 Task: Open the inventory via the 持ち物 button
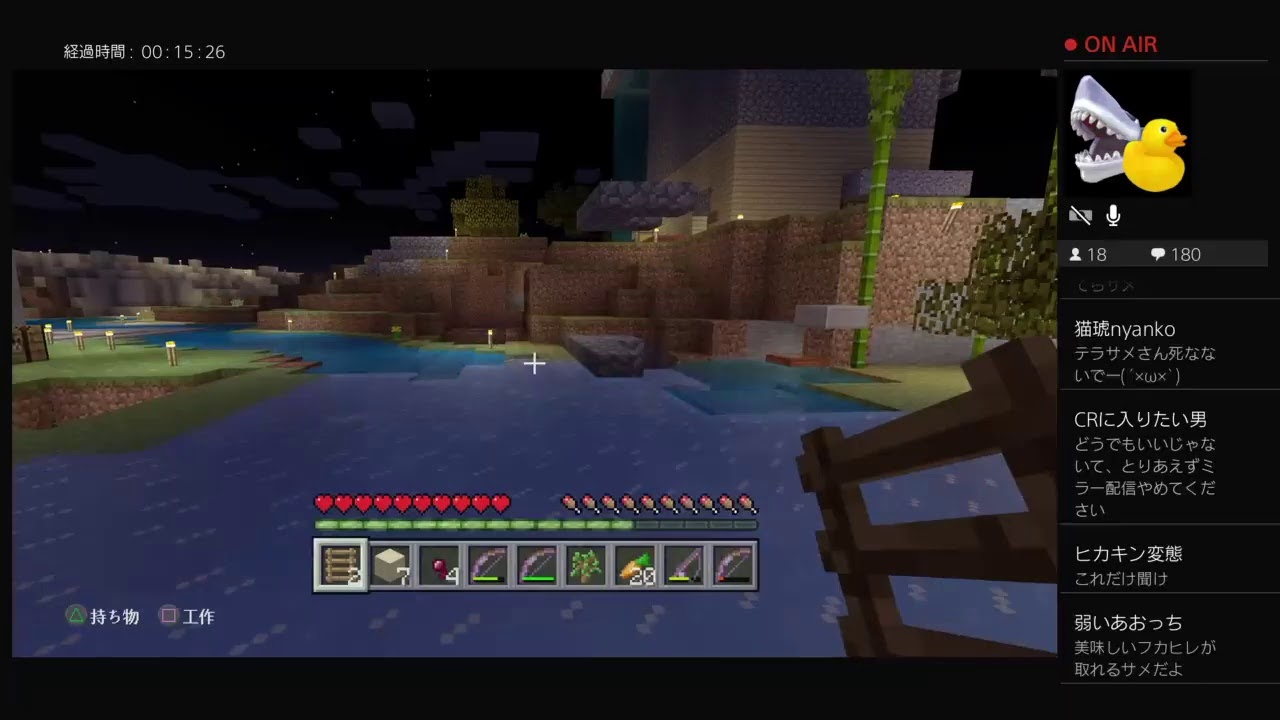click(x=102, y=616)
